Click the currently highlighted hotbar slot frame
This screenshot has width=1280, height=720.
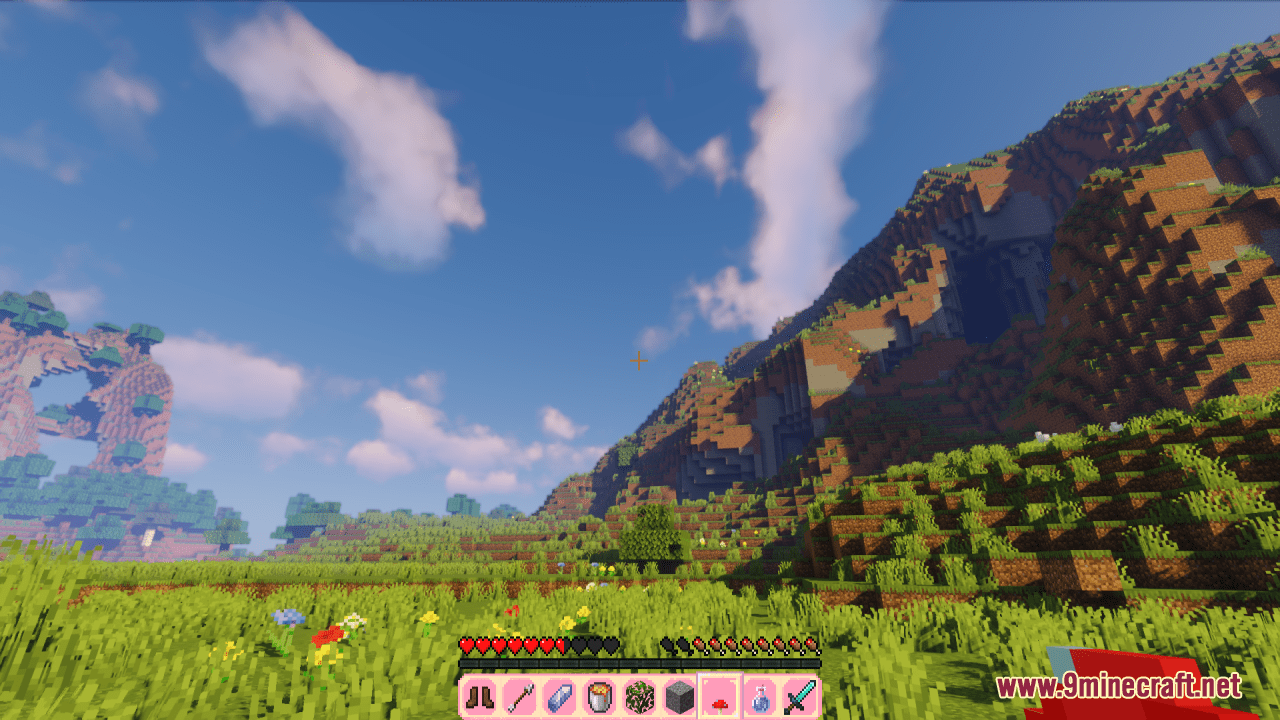point(719,697)
